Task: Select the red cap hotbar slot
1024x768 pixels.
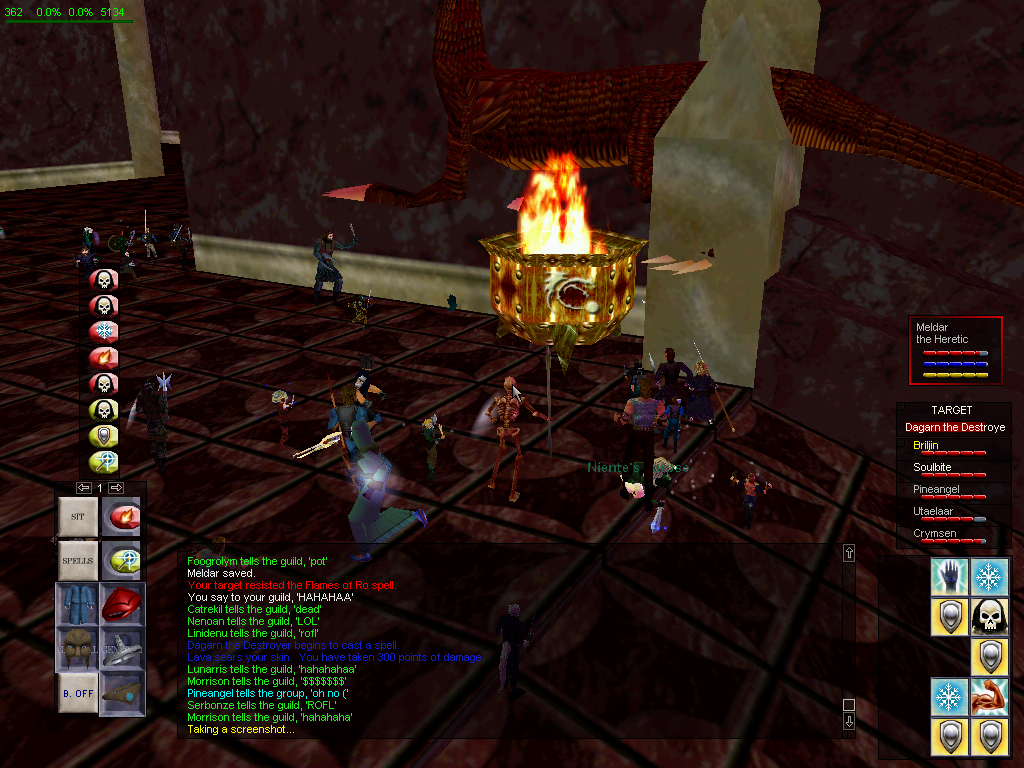Action: [121, 605]
